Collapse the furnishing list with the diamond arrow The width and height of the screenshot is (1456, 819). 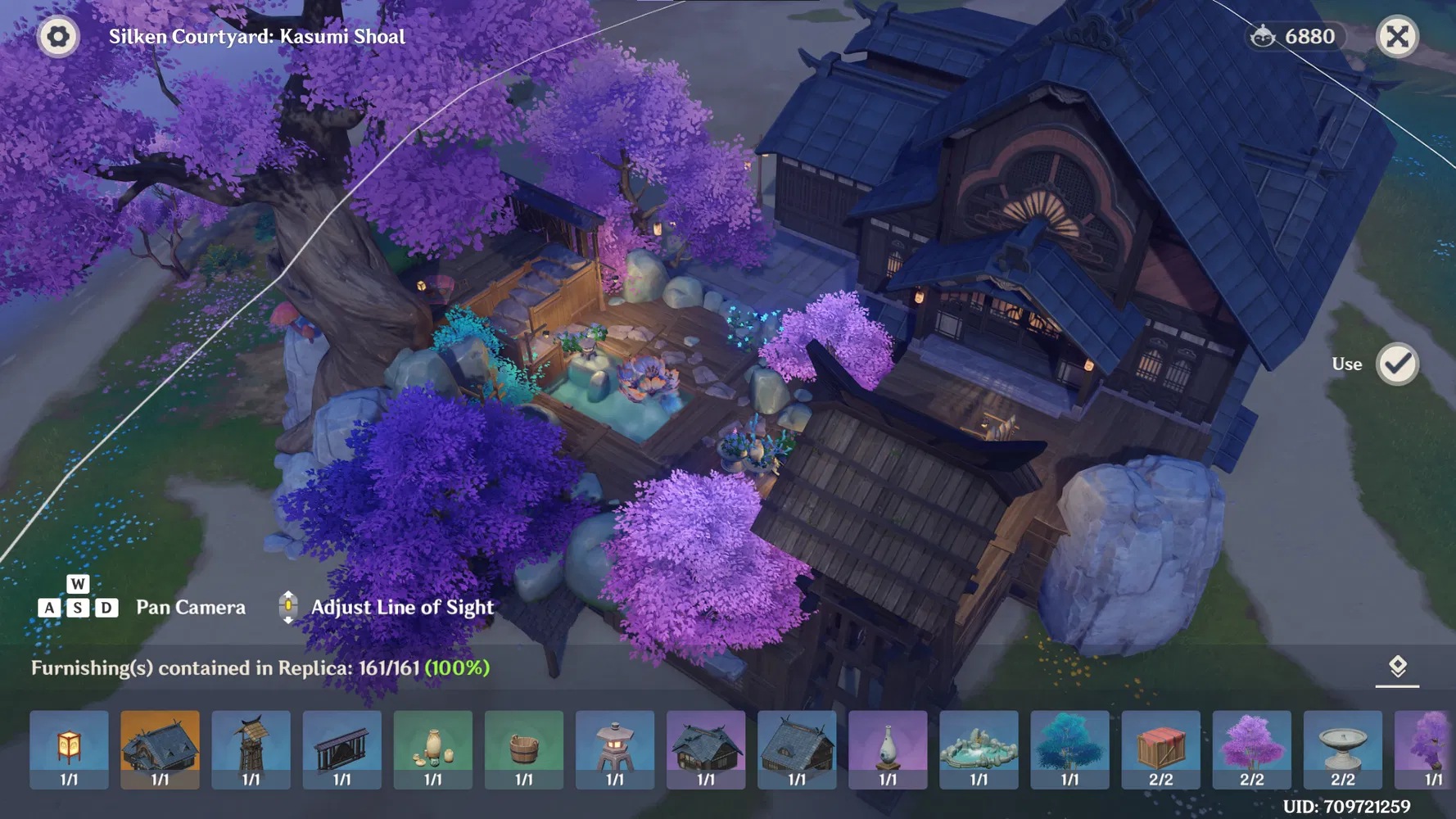[x=1397, y=667]
